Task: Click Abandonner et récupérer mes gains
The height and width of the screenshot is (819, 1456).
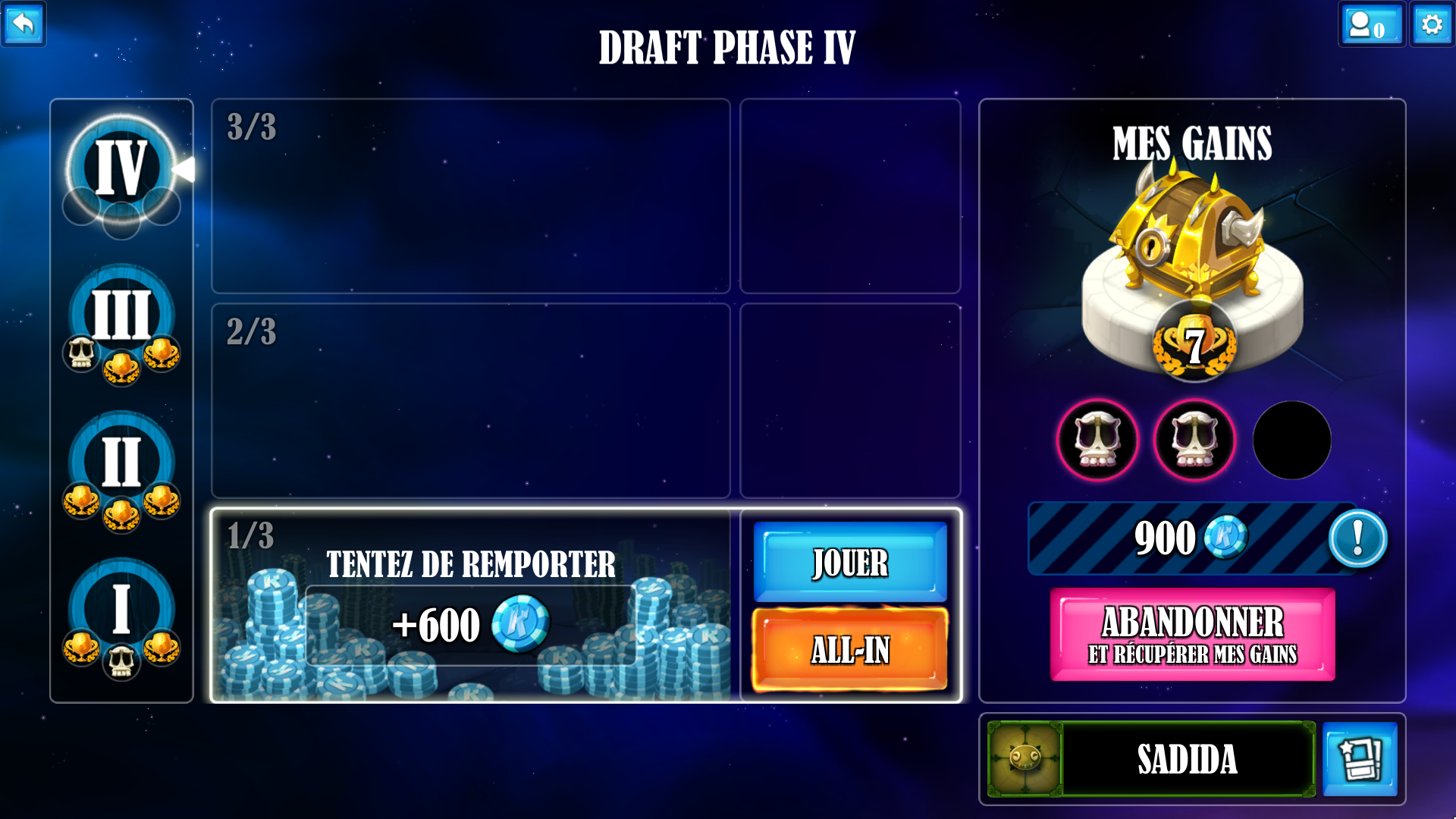Action: [x=1192, y=635]
